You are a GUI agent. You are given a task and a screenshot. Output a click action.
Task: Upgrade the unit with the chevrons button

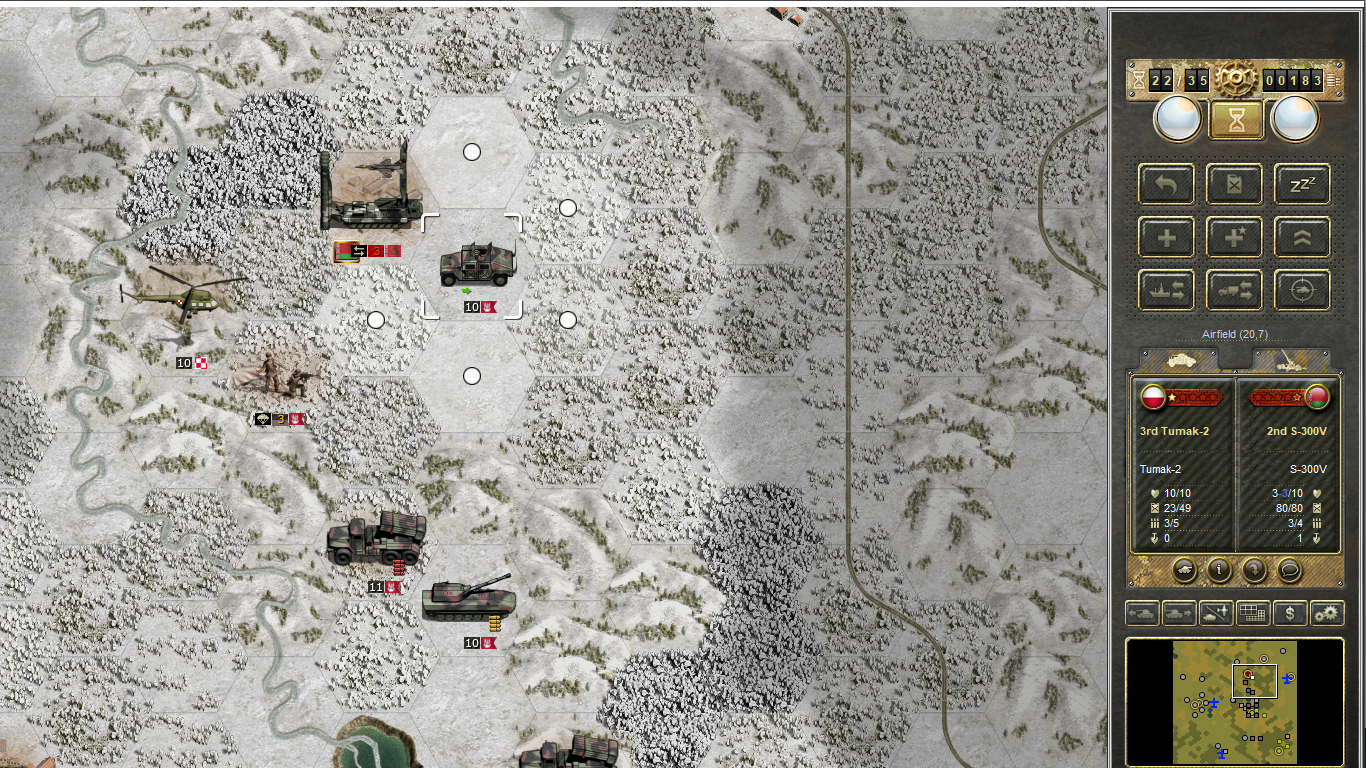(x=1302, y=238)
